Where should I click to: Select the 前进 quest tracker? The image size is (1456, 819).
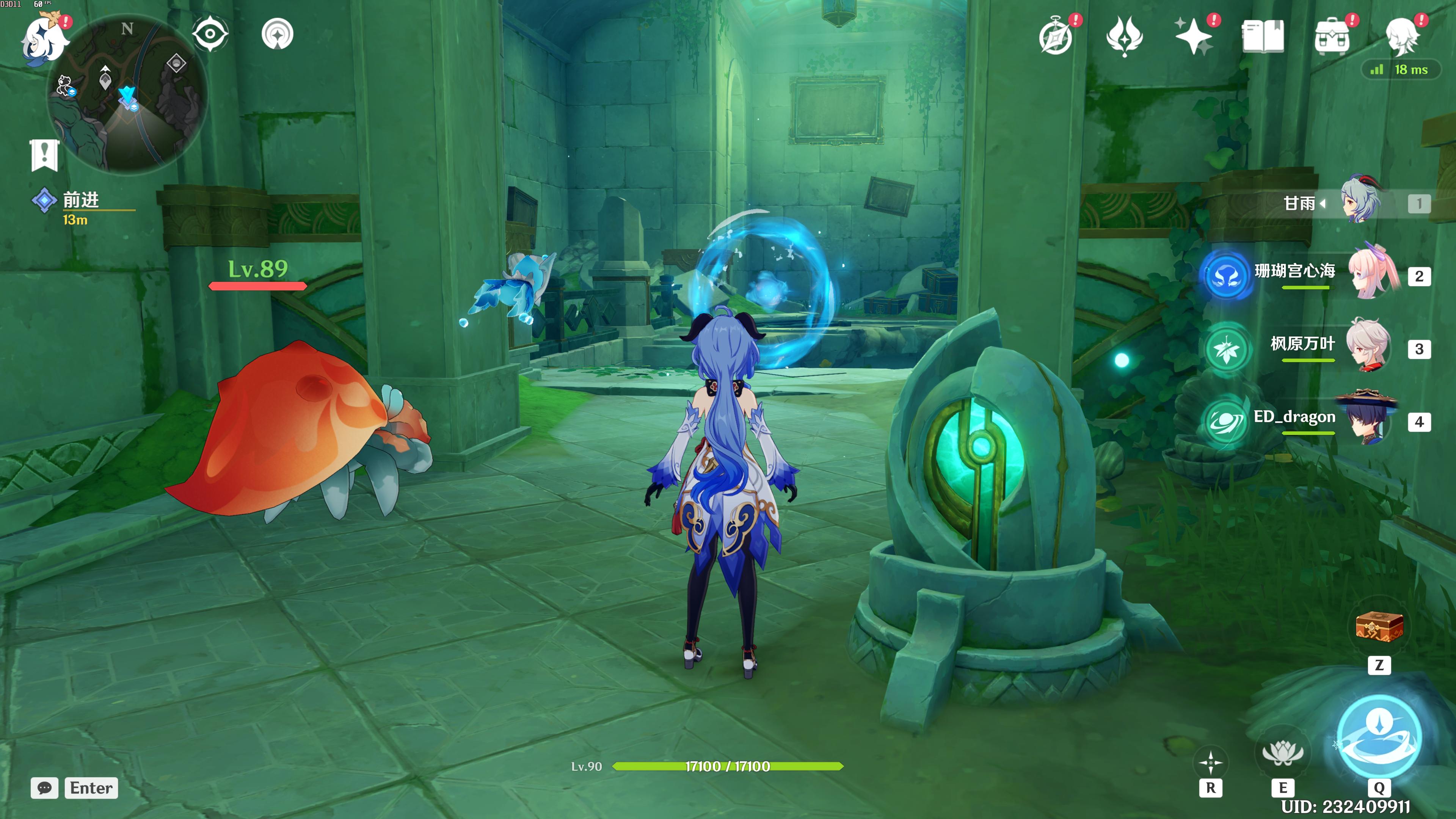click(x=81, y=200)
